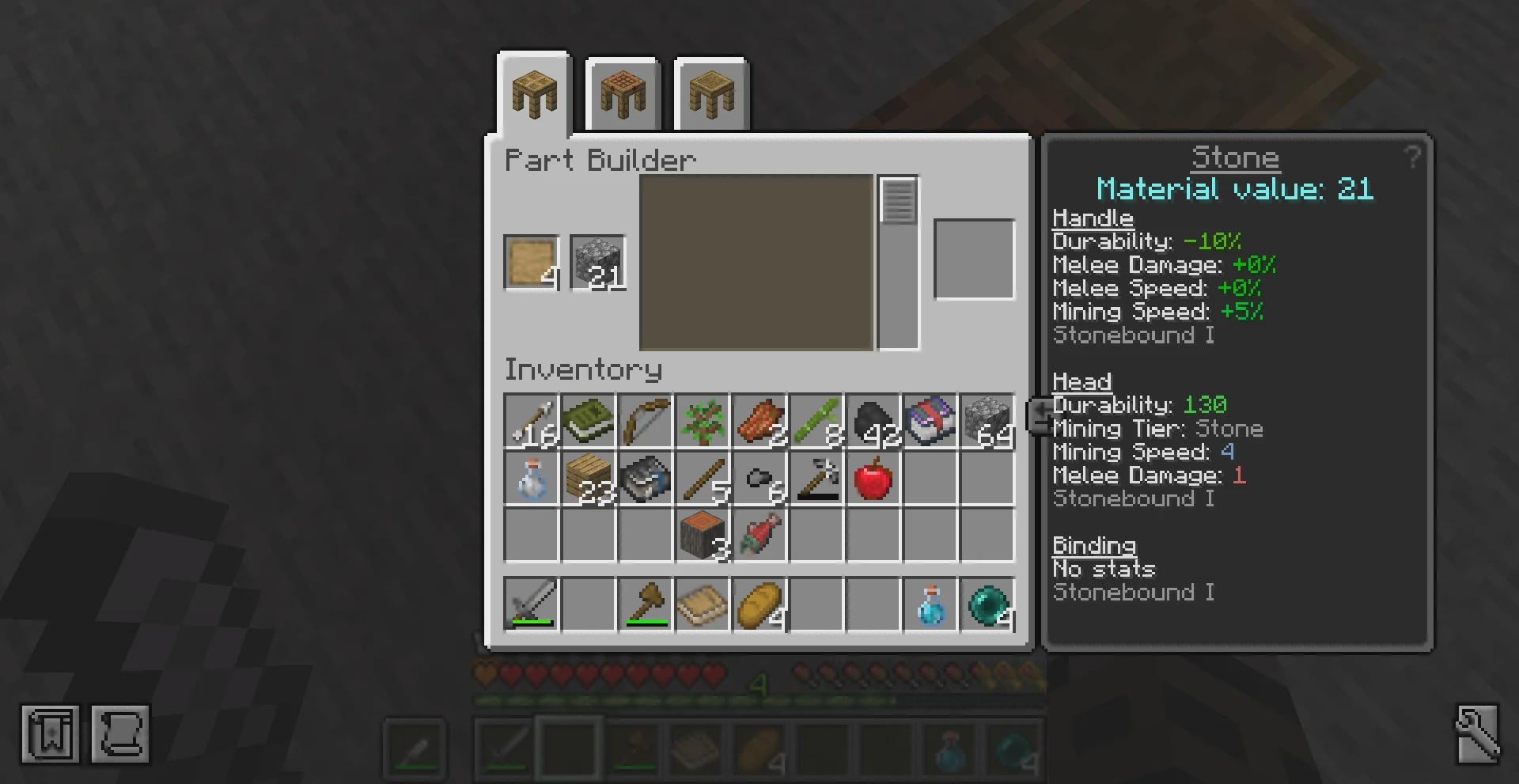Select the stone sword in the hotbar row
The width and height of the screenshot is (1519, 784).
pos(532,605)
